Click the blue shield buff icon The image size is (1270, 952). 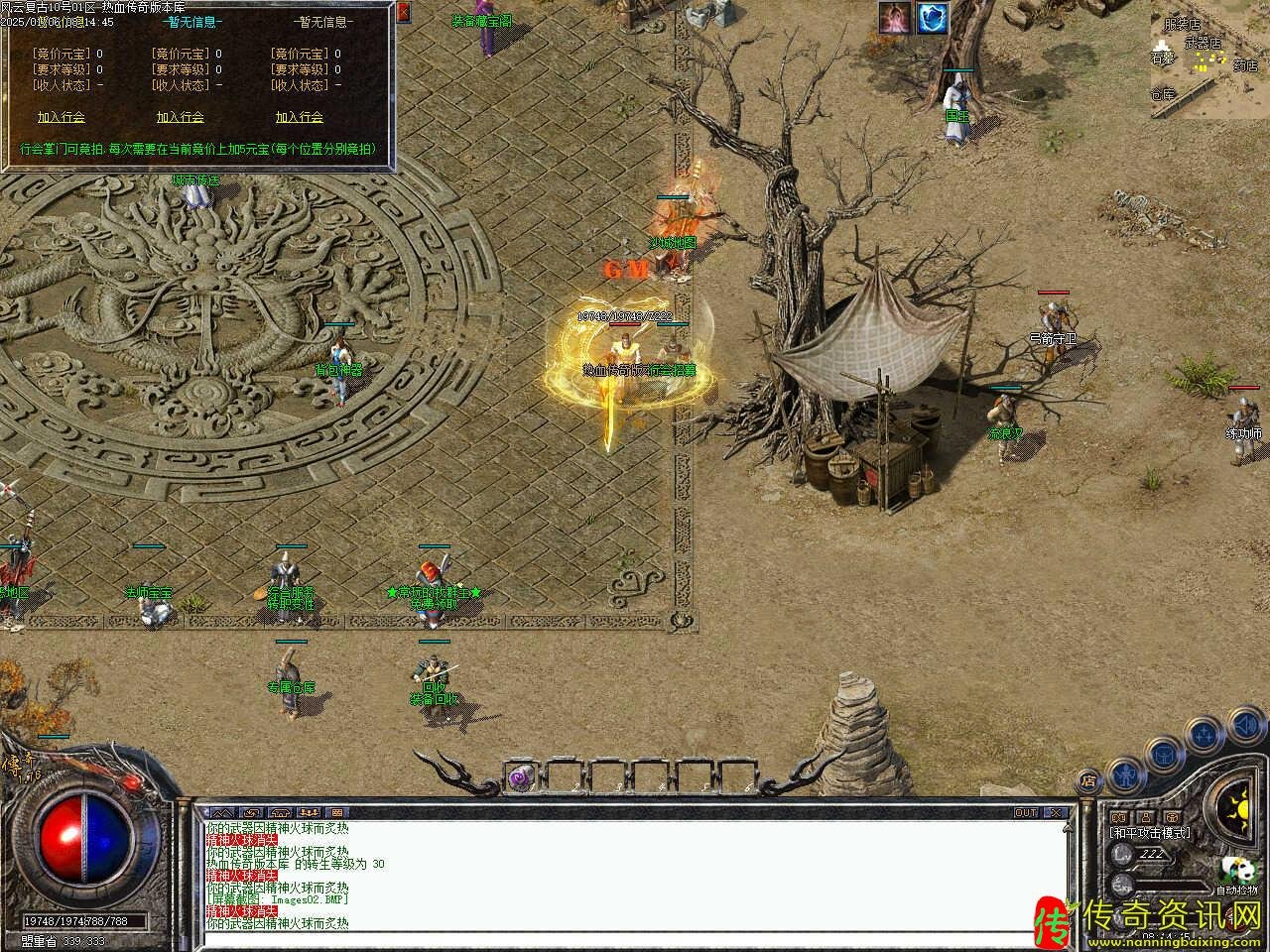click(x=932, y=18)
